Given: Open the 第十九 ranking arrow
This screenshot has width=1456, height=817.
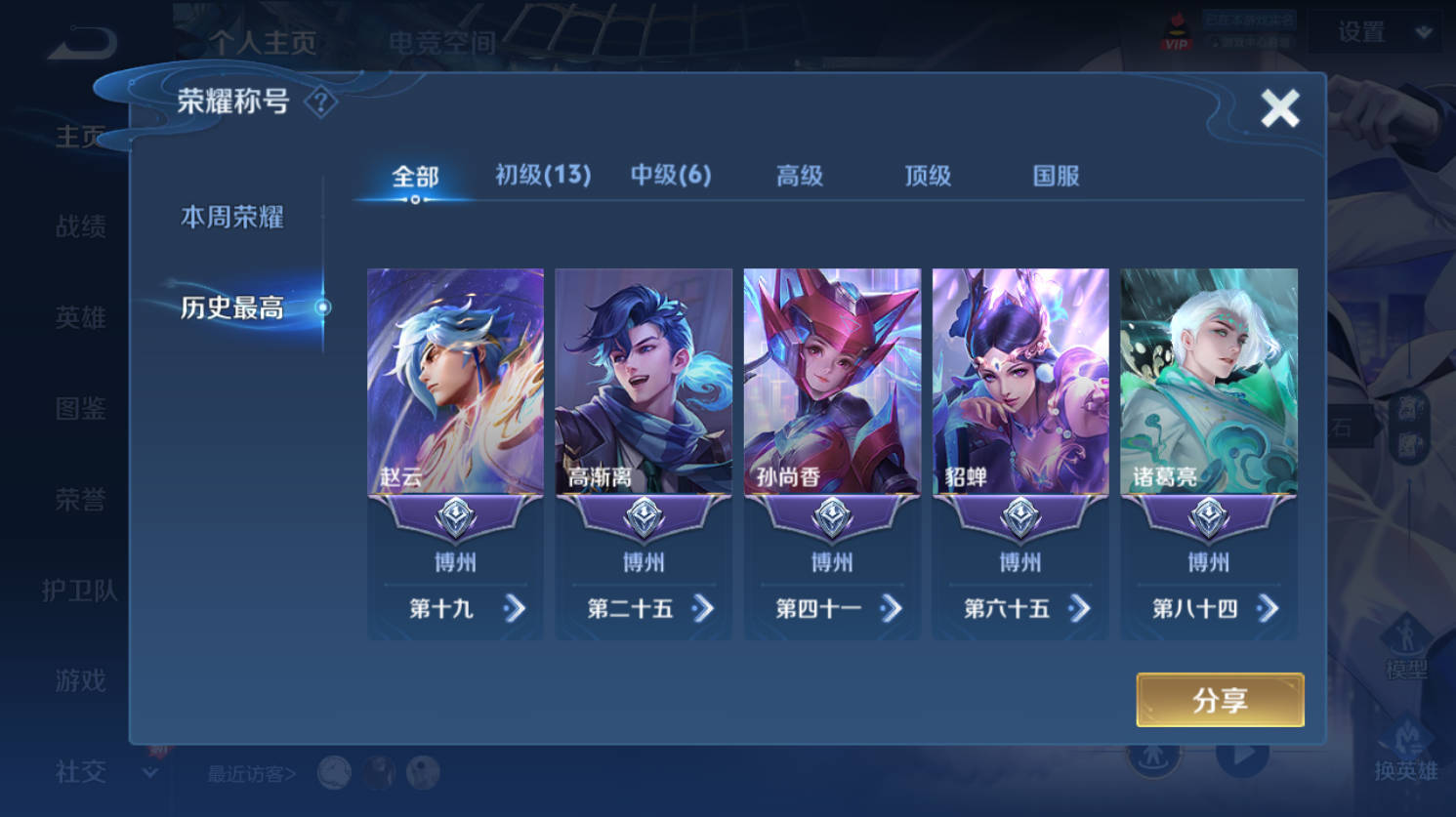Looking at the screenshot, I should pyautogui.click(x=514, y=609).
